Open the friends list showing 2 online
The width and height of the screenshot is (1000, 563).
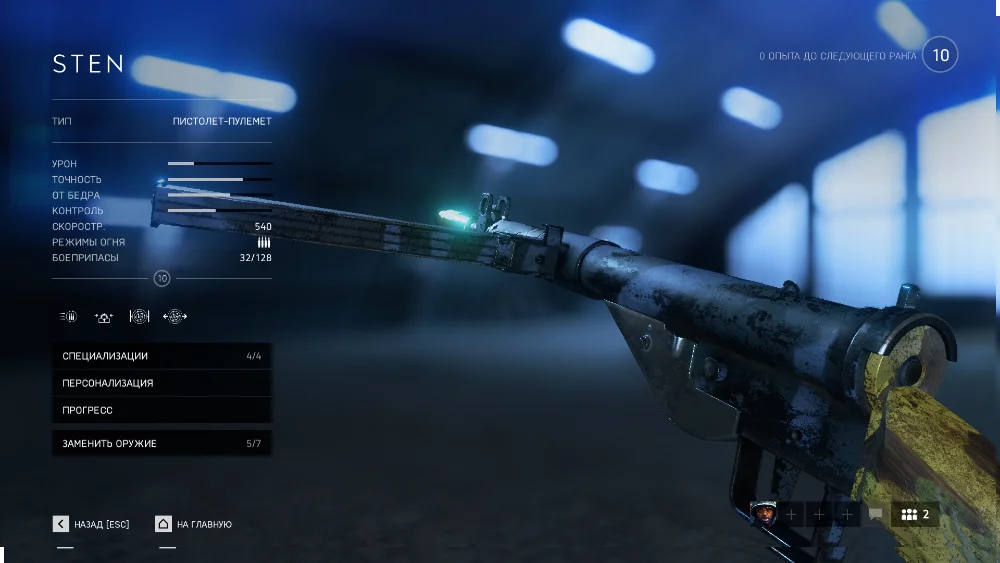click(915, 514)
